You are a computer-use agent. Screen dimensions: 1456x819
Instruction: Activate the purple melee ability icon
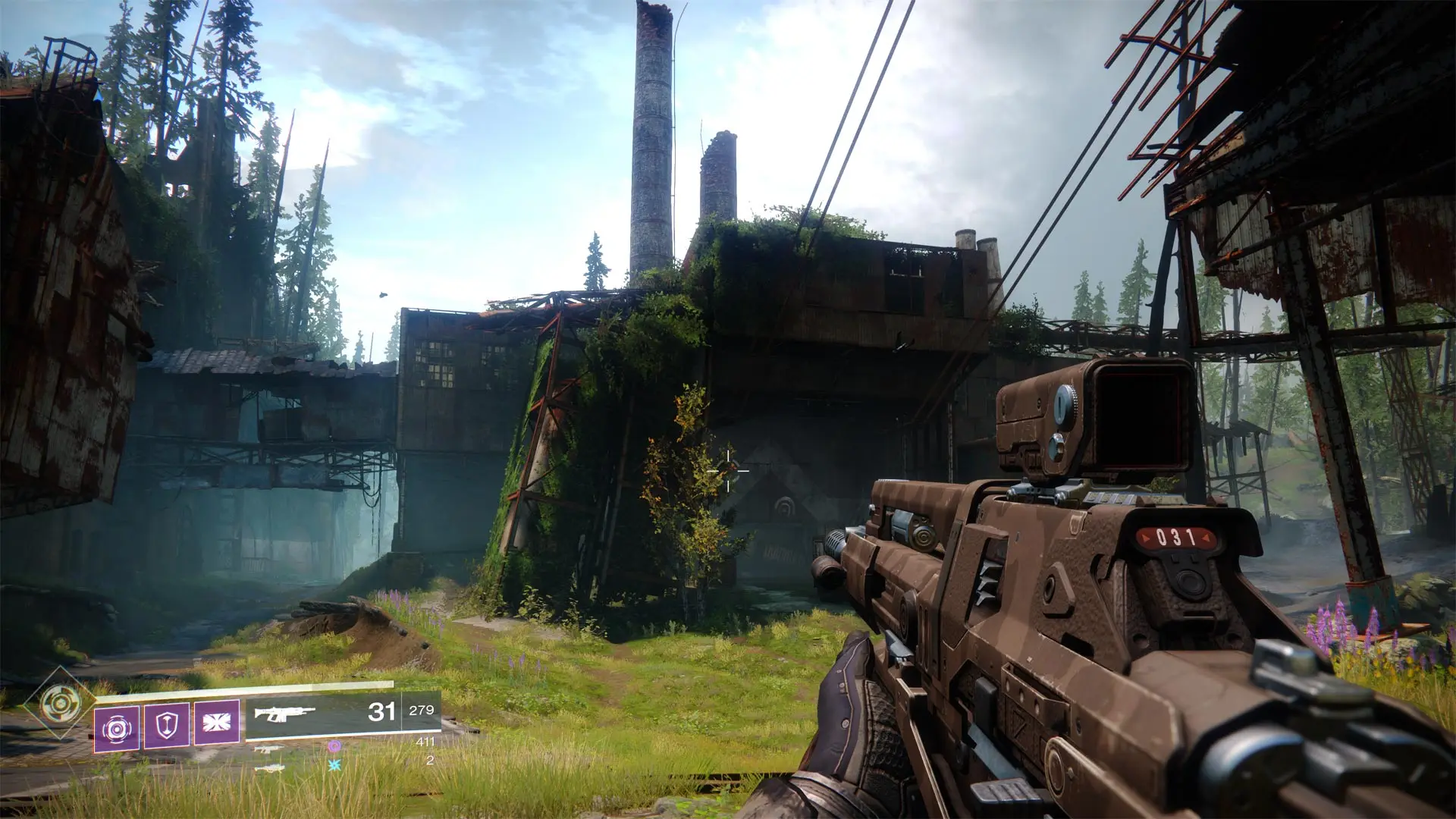tap(217, 721)
